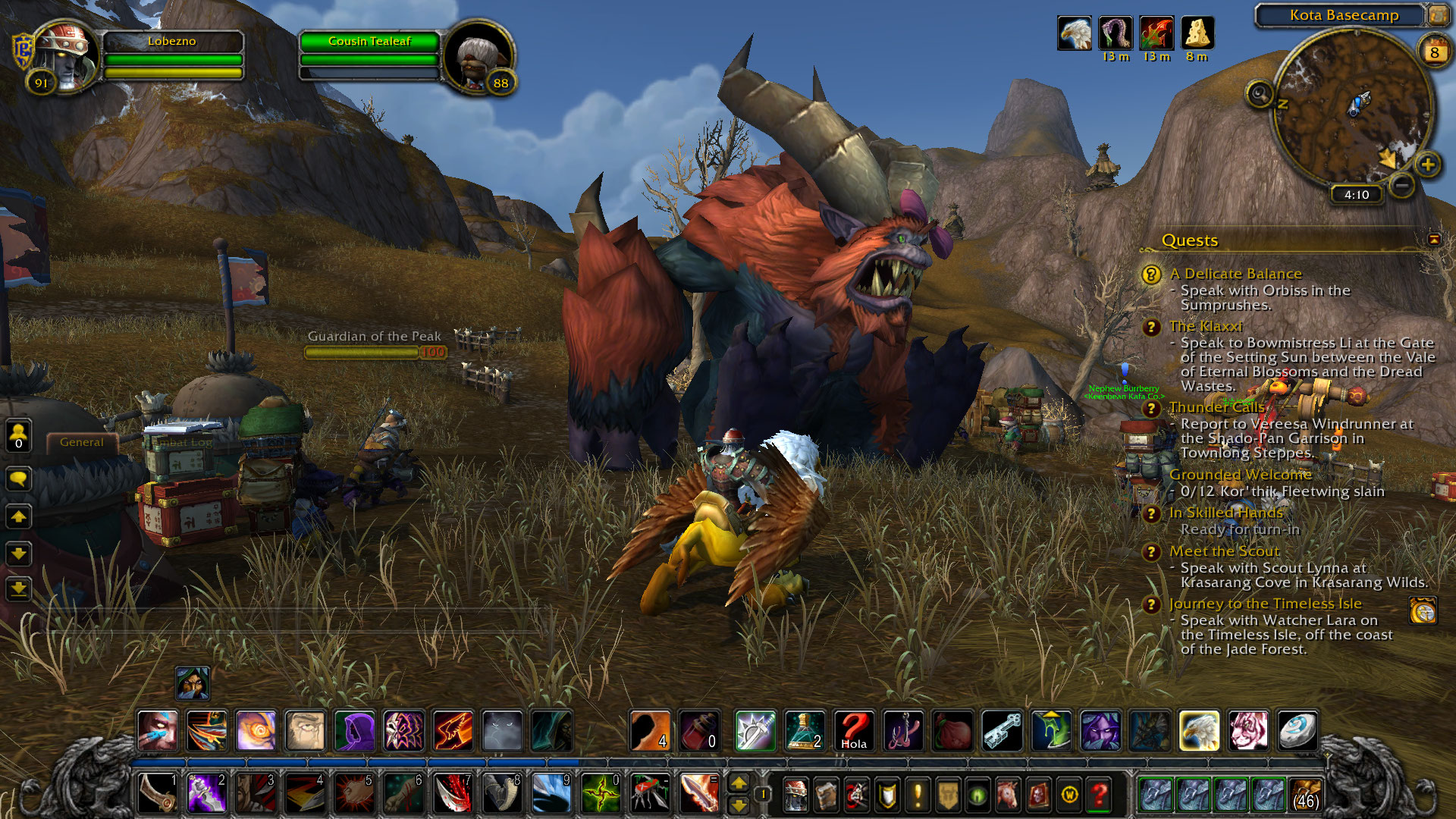Activate the red question mark Hola macro
This screenshot has height=819, width=1456.
point(854,731)
